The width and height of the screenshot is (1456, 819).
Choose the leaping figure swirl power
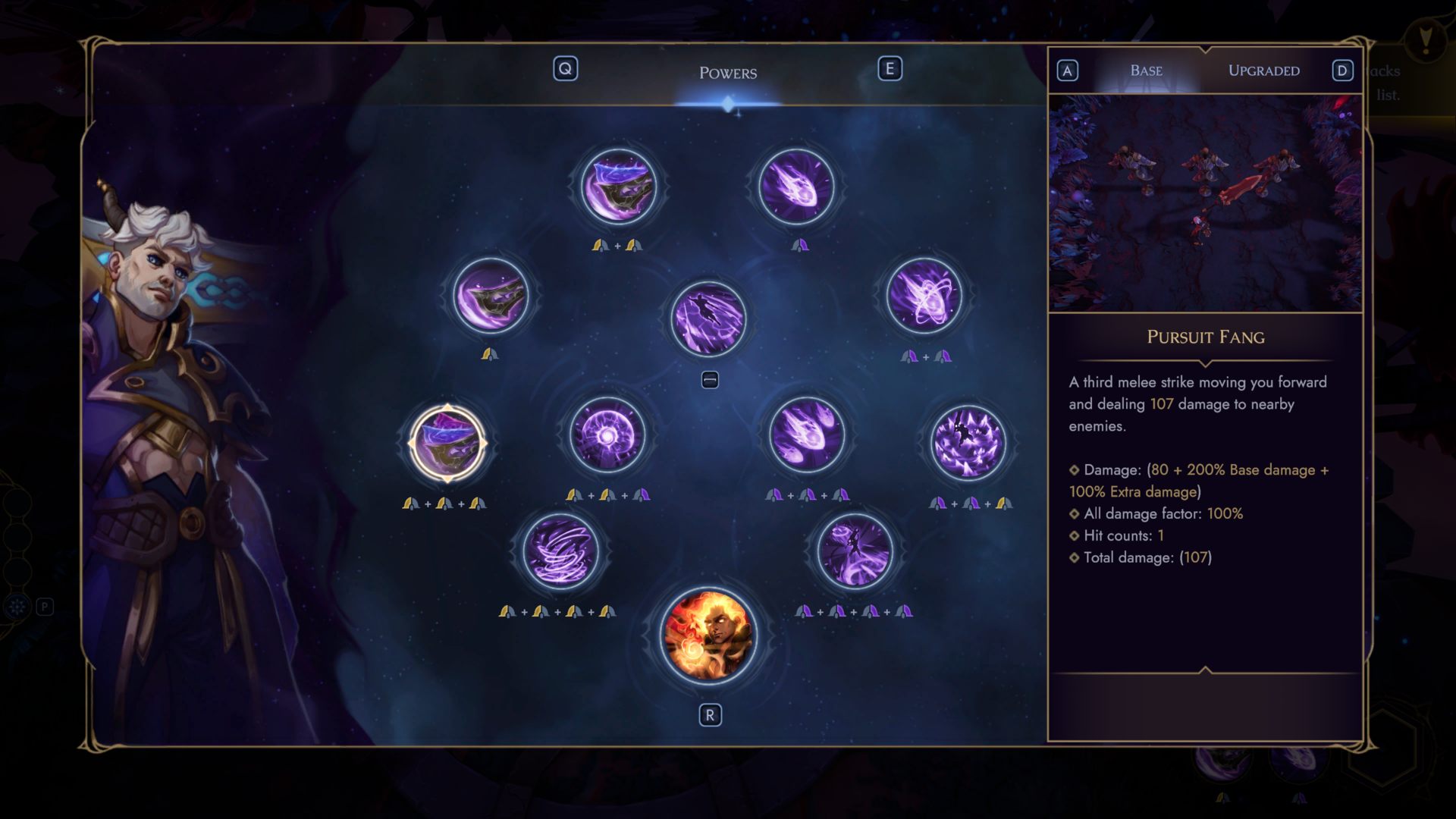coord(854,551)
